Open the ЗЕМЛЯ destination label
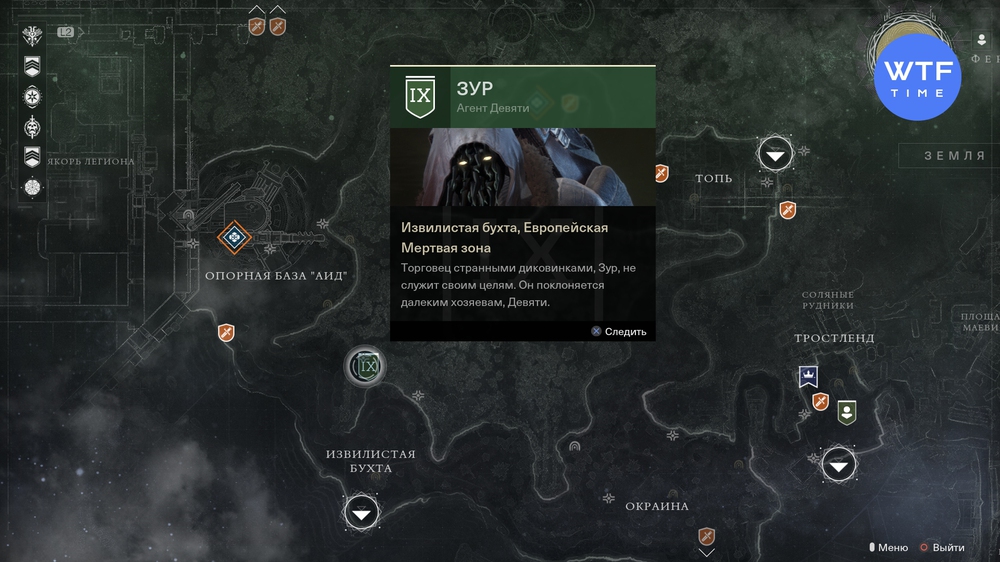1000x562 pixels. [x=952, y=155]
